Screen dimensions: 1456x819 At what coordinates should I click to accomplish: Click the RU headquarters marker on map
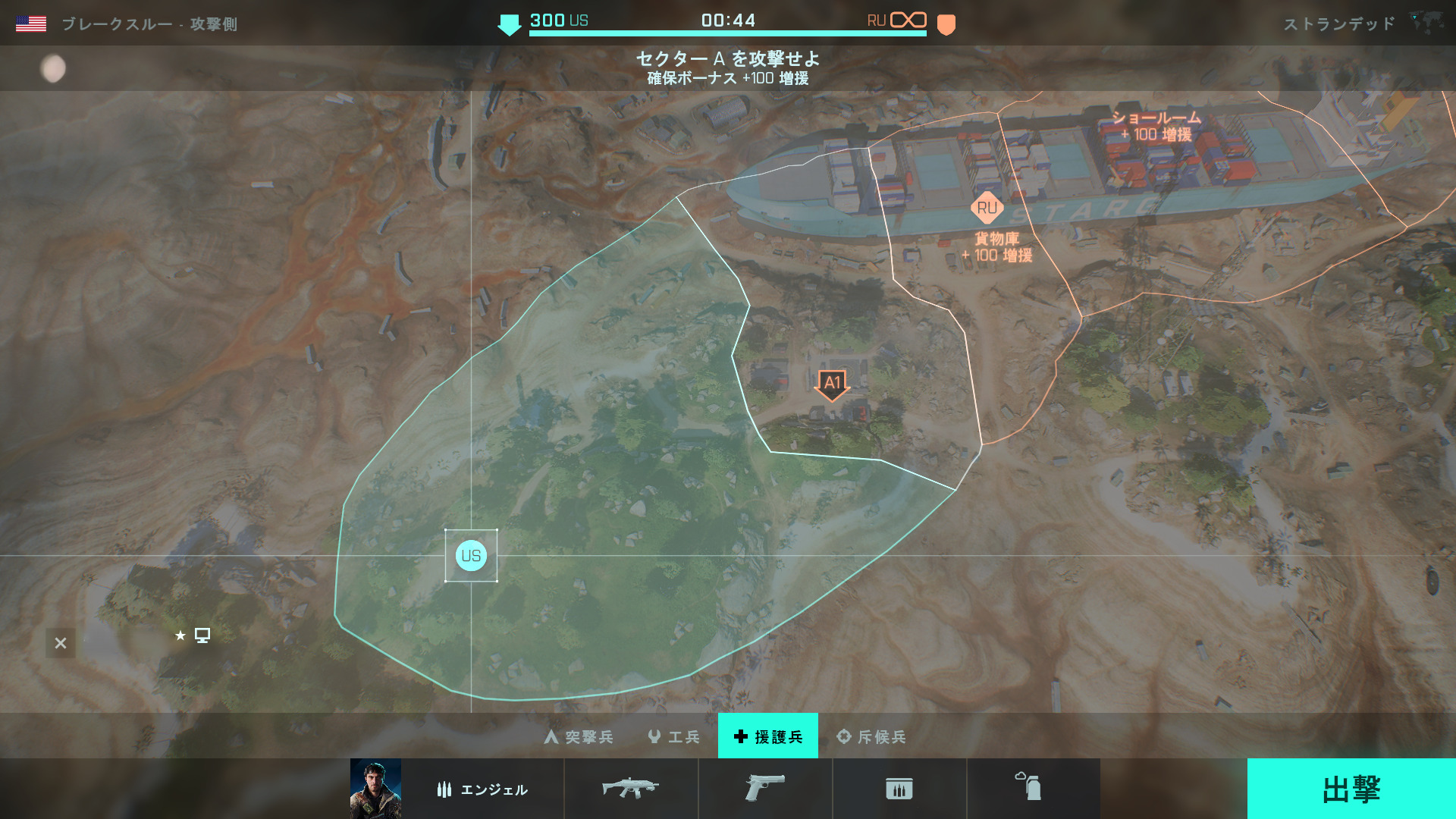click(987, 208)
